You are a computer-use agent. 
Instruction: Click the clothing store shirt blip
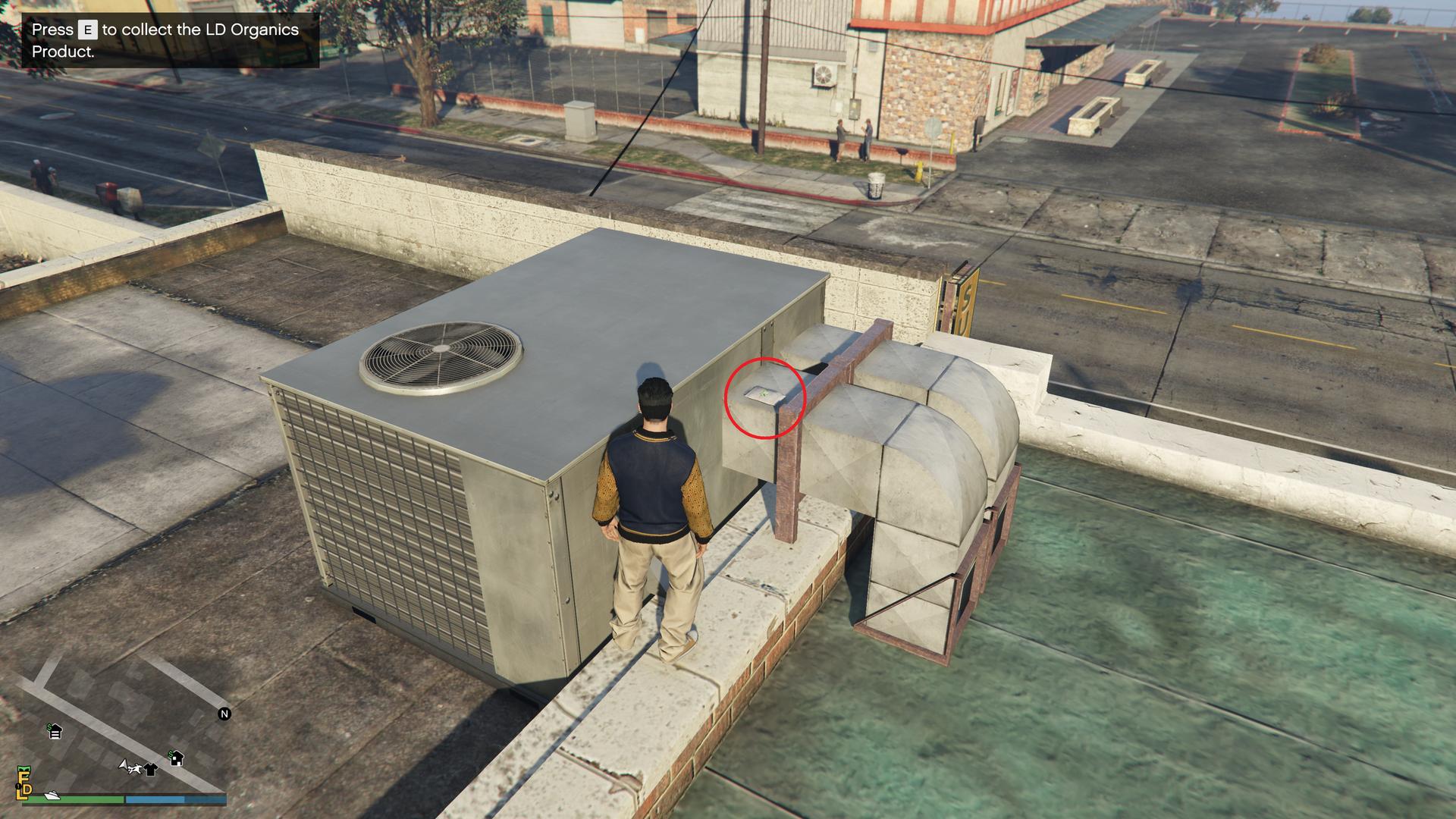coord(150,770)
